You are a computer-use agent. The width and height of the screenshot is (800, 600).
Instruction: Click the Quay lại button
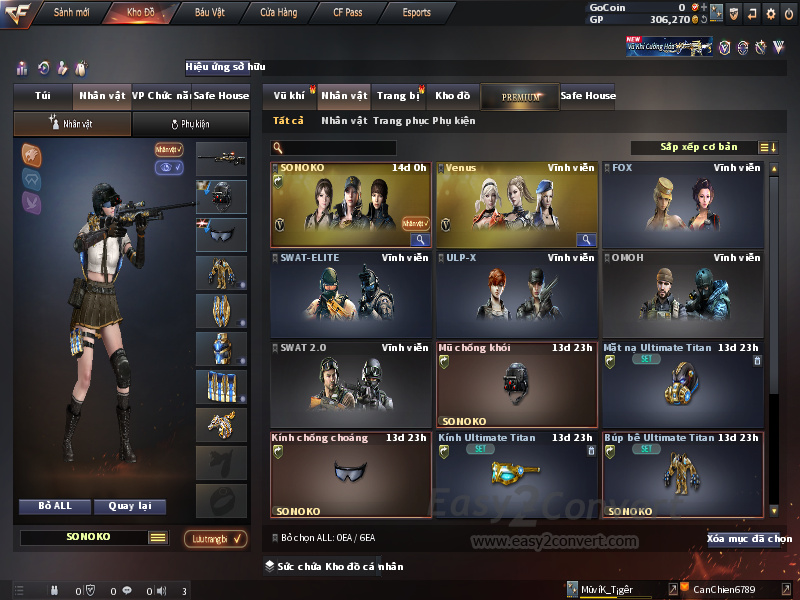(x=129, y=506)
